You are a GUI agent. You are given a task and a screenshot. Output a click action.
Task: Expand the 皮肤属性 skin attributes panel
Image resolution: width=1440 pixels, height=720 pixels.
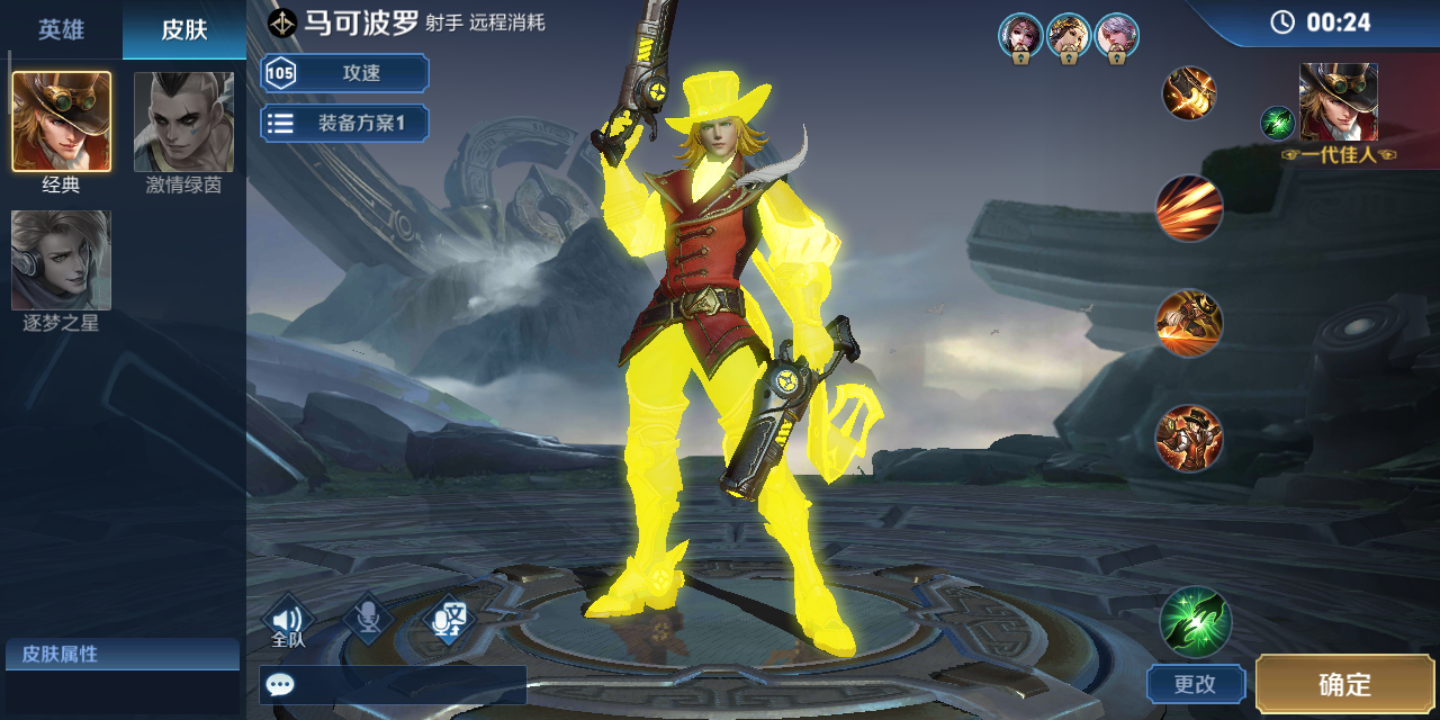click(120, 656)
